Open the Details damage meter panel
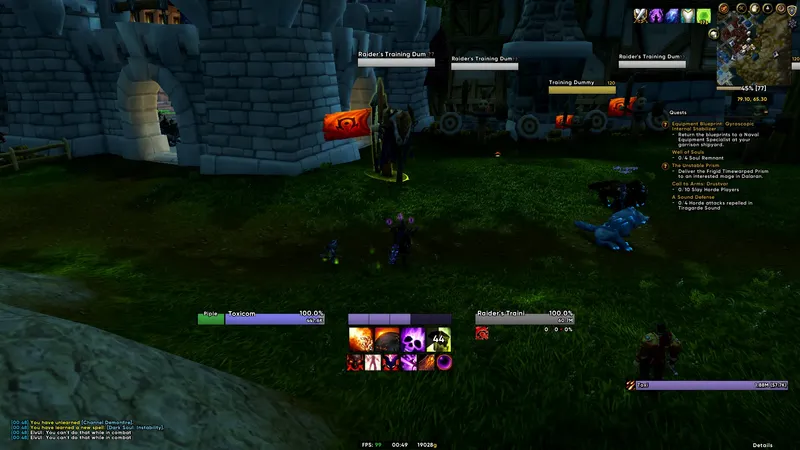The image size is (800, 450). point(762,444)
